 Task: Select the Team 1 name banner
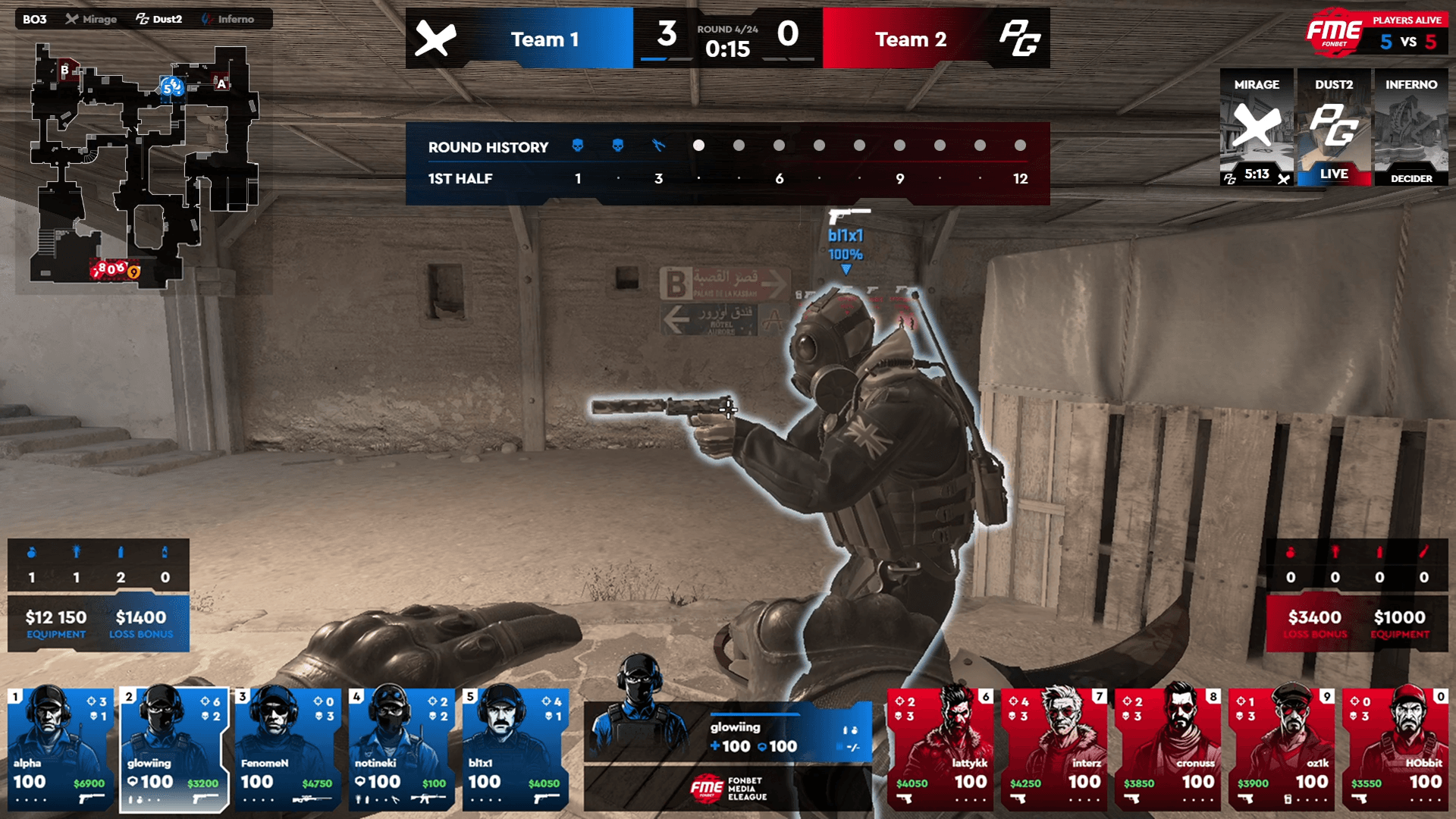[x=544, y=39]
